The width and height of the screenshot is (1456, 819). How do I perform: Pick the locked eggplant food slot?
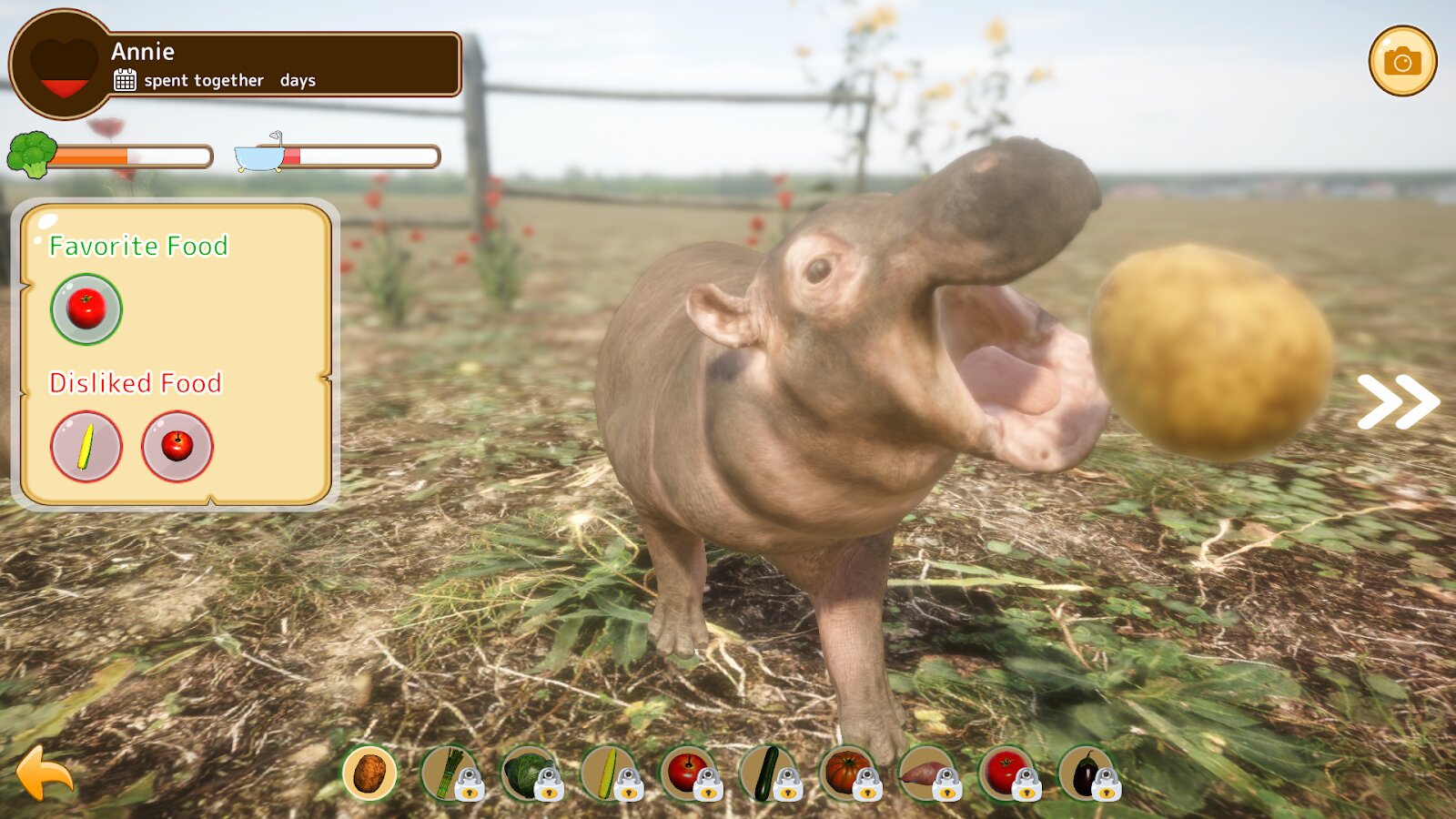point(1087,773)
